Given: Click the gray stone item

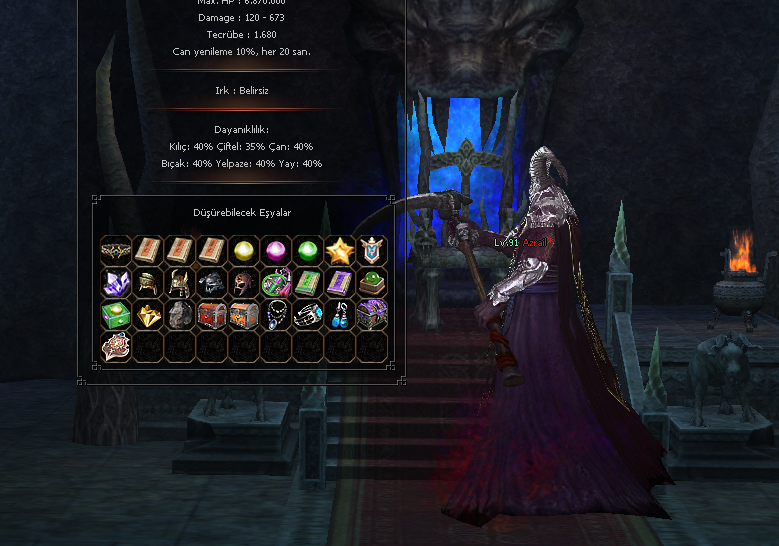Looking at the screenshot, I should click(x=180, y=314).
